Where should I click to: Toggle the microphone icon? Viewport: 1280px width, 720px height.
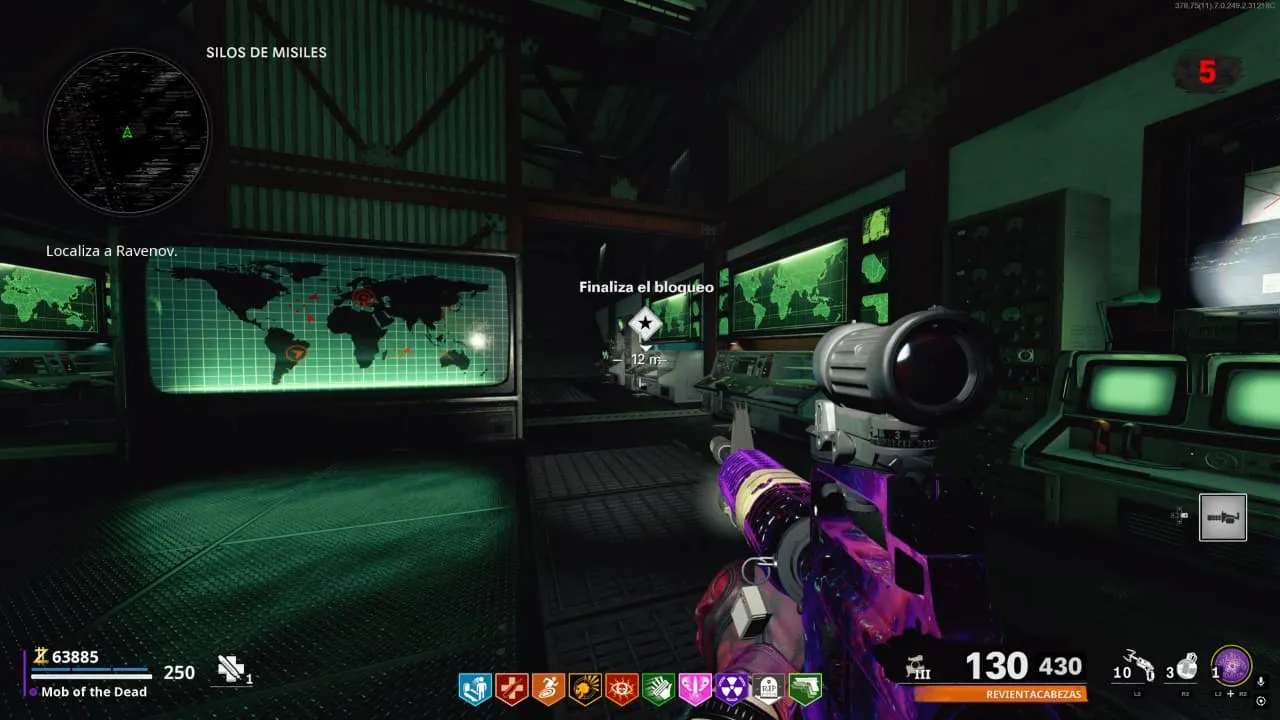coord(1261,682)
